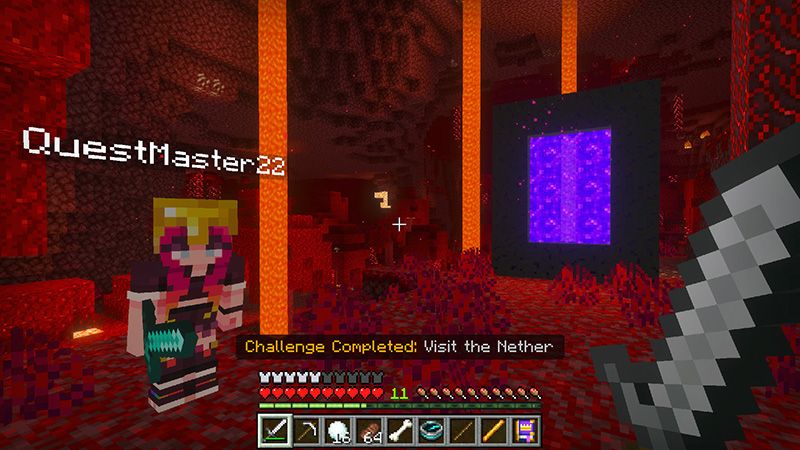Image resolution: width=800 pixels, height=450 pixels.
Task: Select the iron sword hotbar slot
Action: [275, 430]
